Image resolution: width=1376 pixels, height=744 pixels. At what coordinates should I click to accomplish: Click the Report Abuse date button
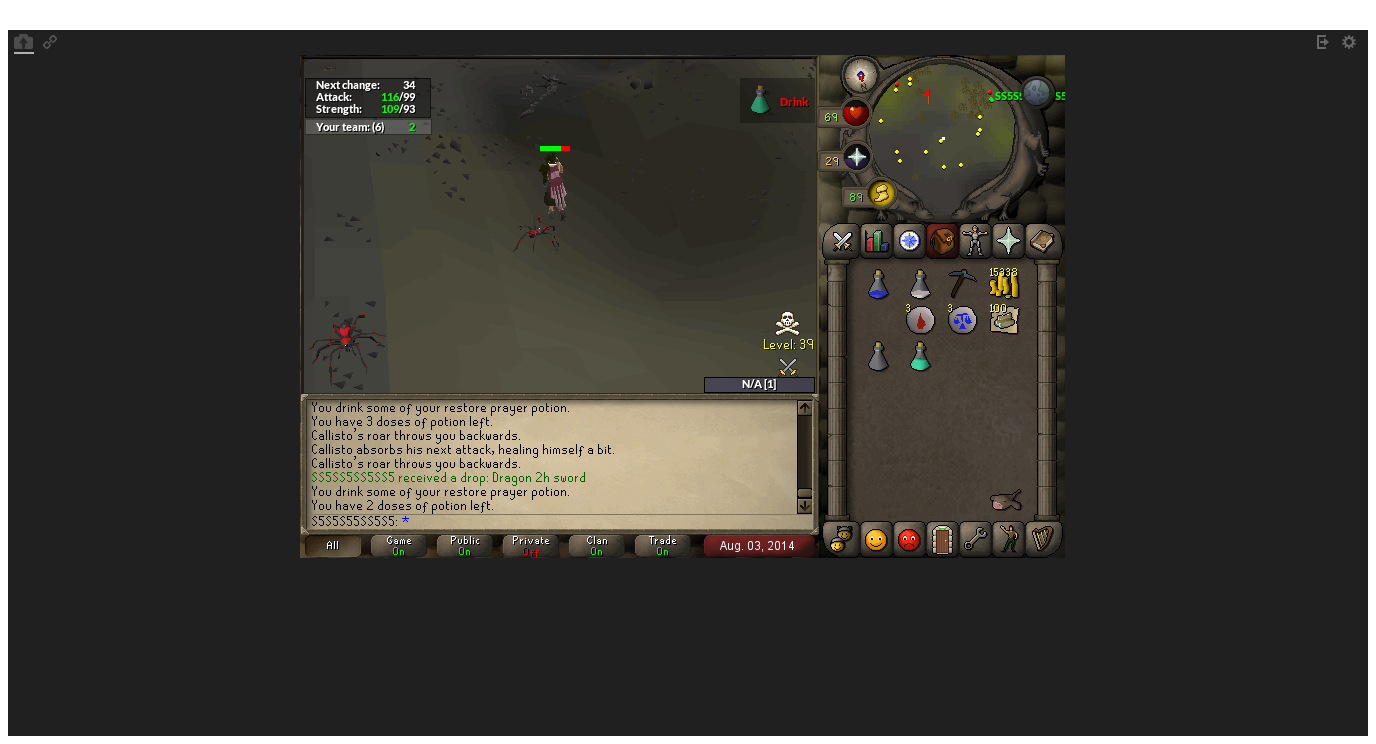click(759, 546)
